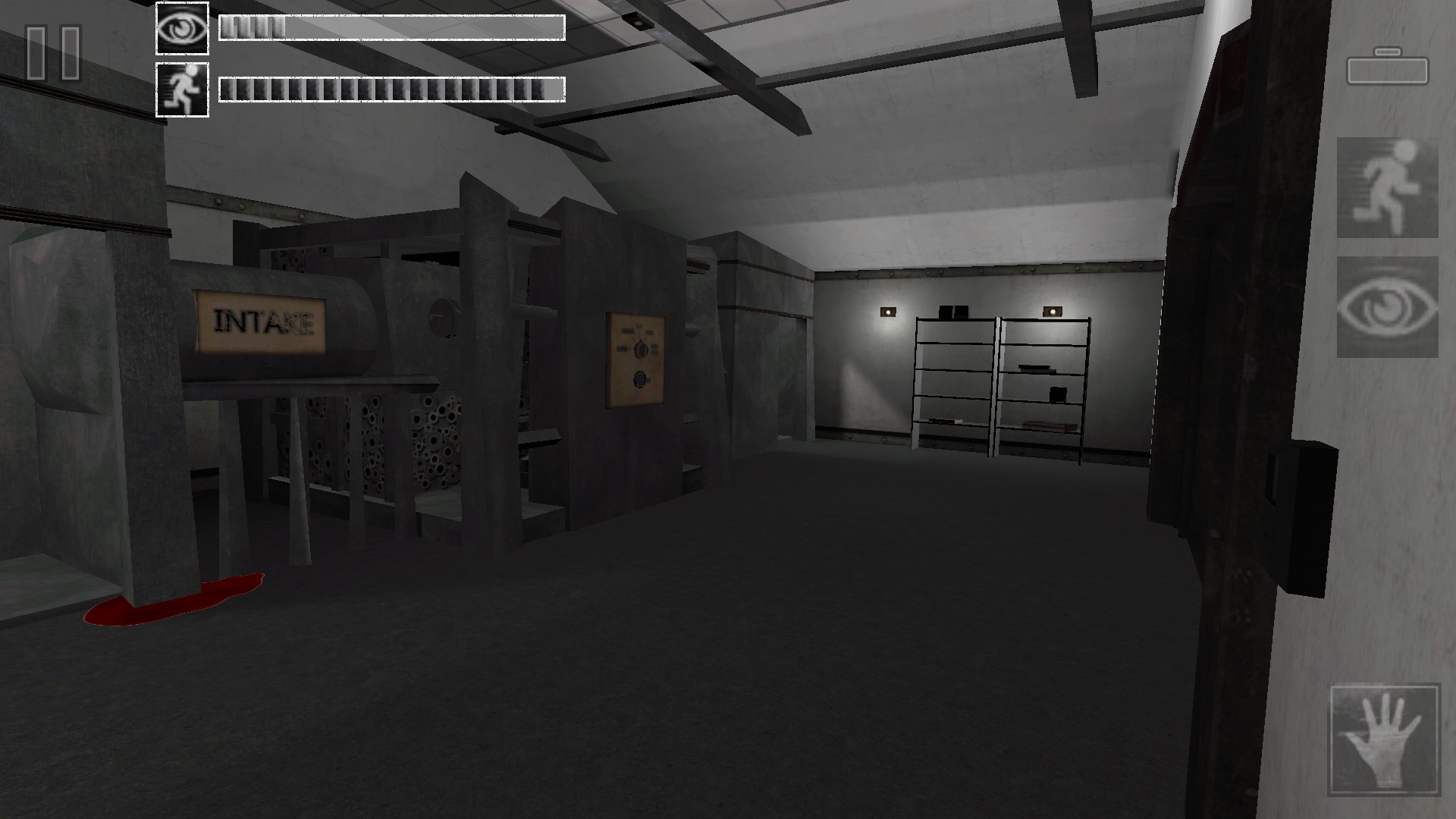Tap the running figure icon beside the stamina bar
Image resolution: width=1456 pixels, height=819 pixels.
tap(182, 91)
